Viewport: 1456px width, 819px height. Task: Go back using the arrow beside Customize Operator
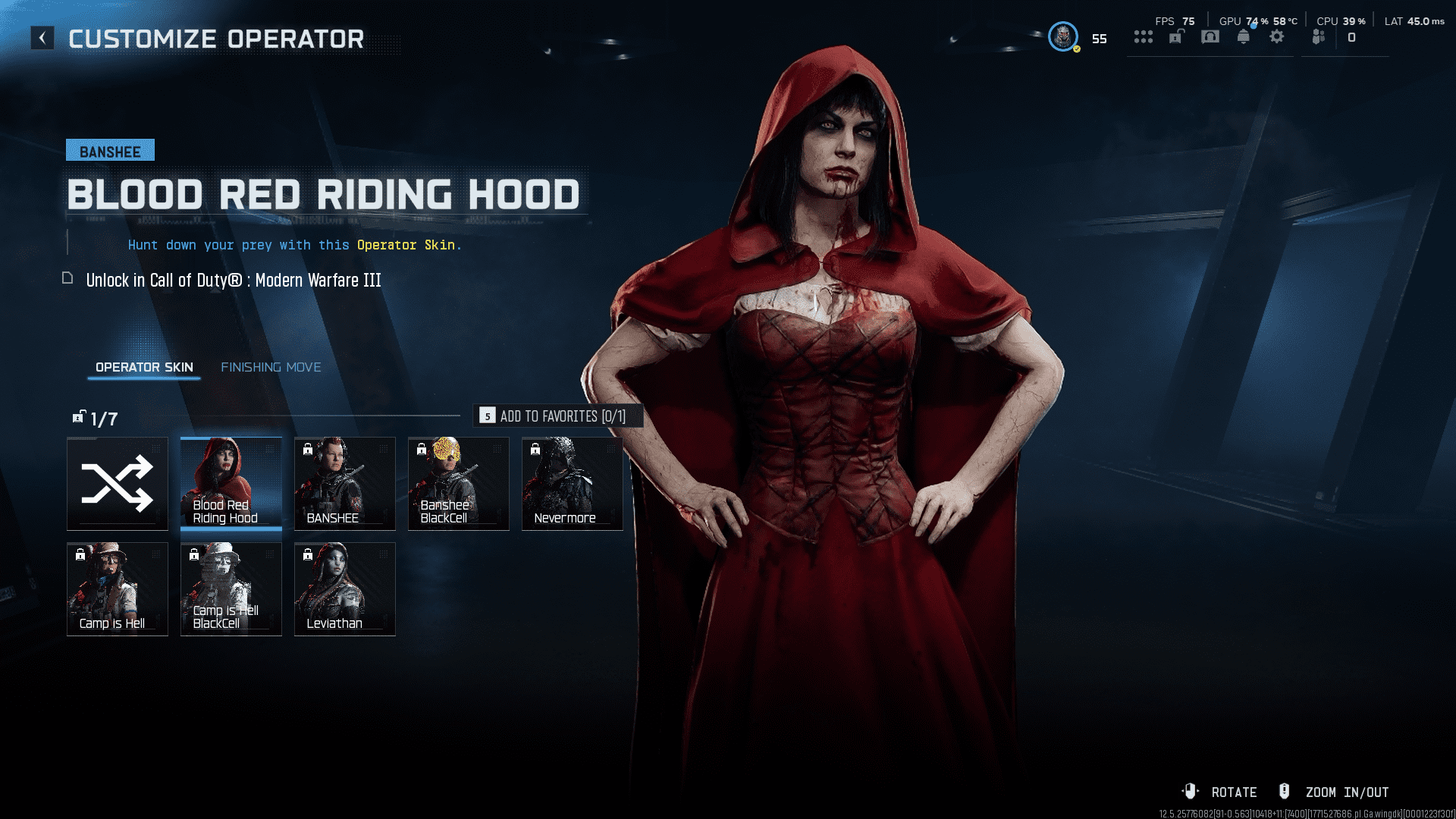pyautogui.click(x=42, y=38)
